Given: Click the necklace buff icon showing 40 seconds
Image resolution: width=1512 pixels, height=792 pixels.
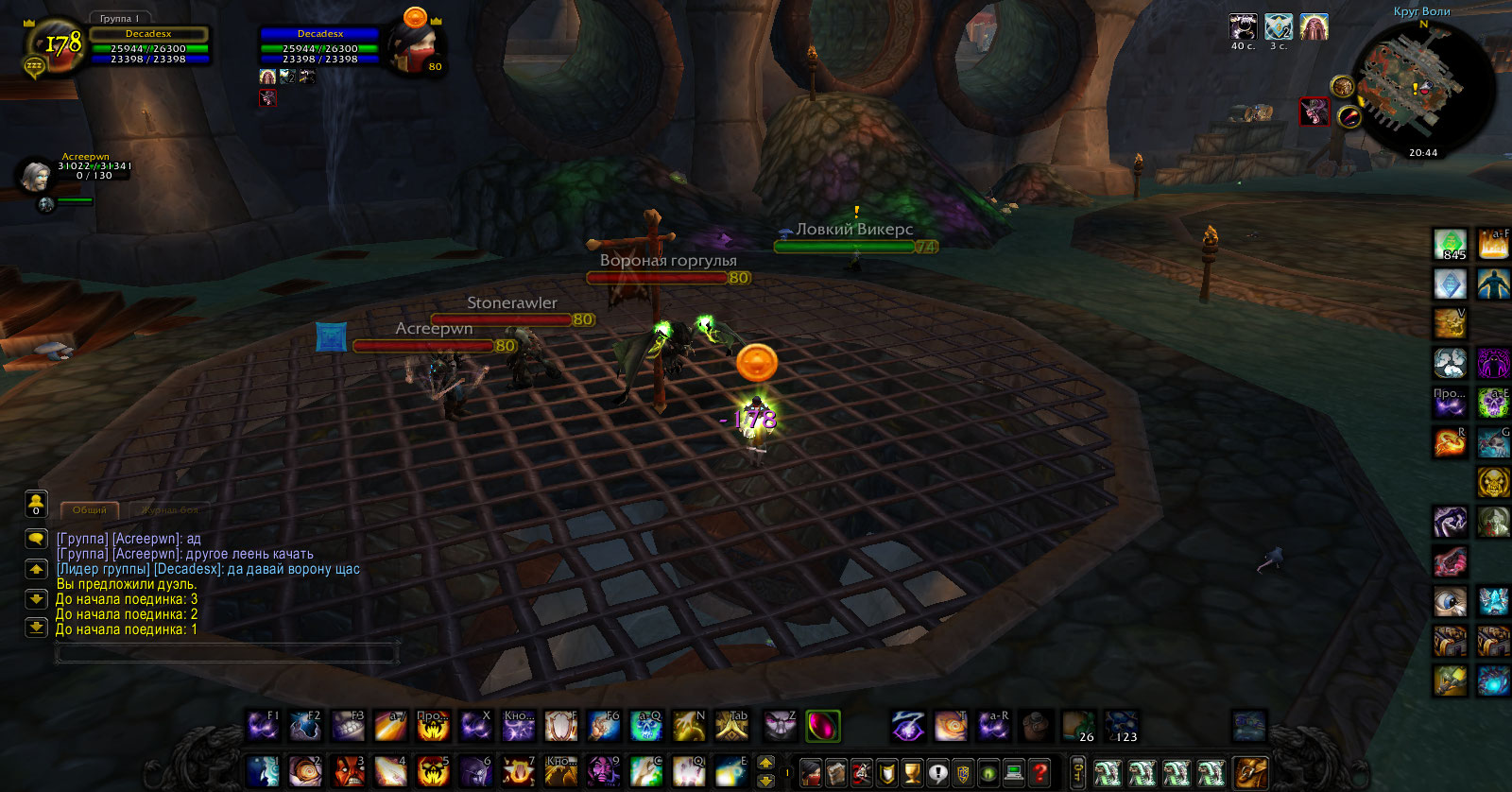Looking at the screenshot, I should [1243, 26].
